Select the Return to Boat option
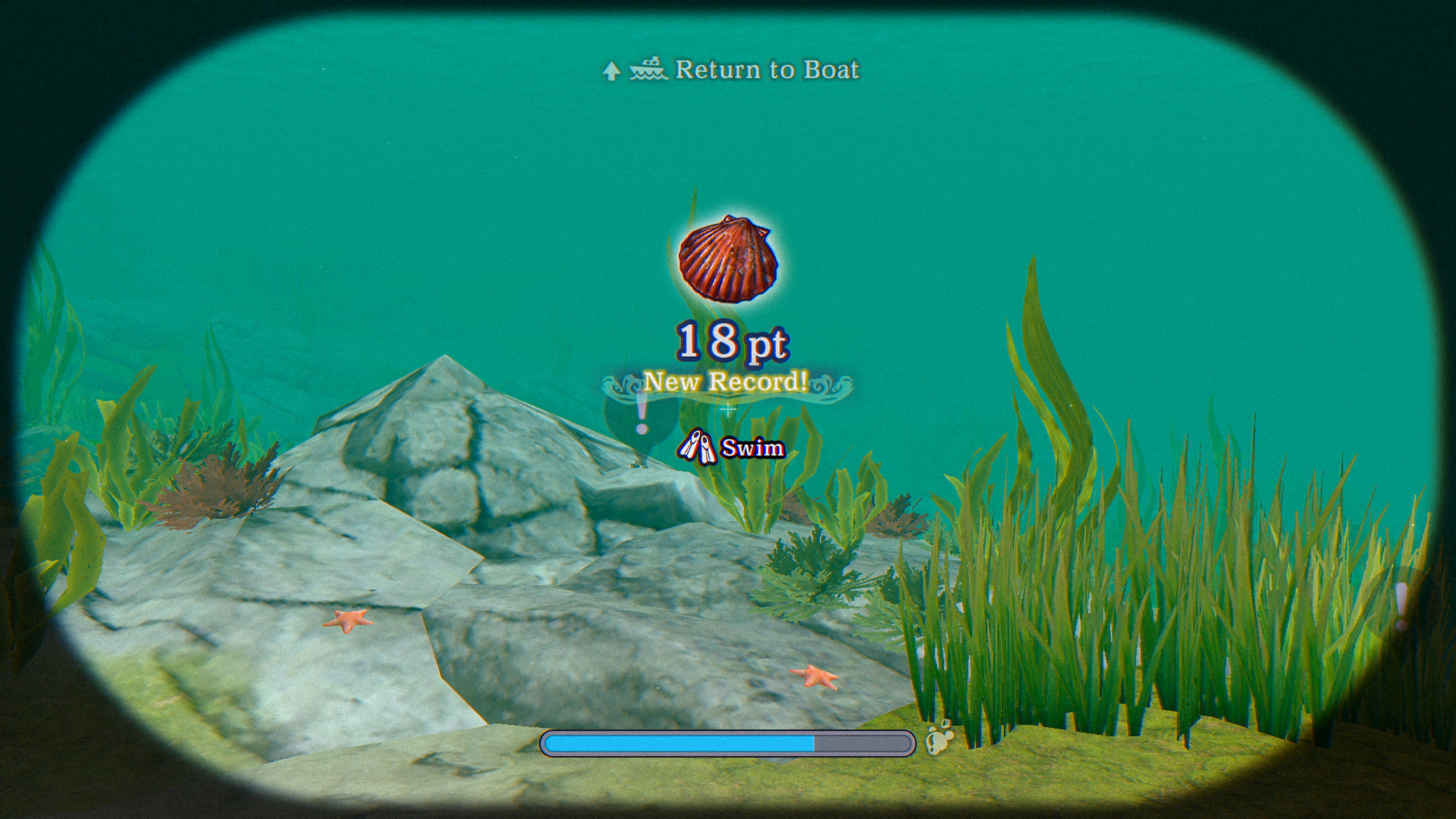This screenshot has height=819, width=1456. [x=731, y=70]
